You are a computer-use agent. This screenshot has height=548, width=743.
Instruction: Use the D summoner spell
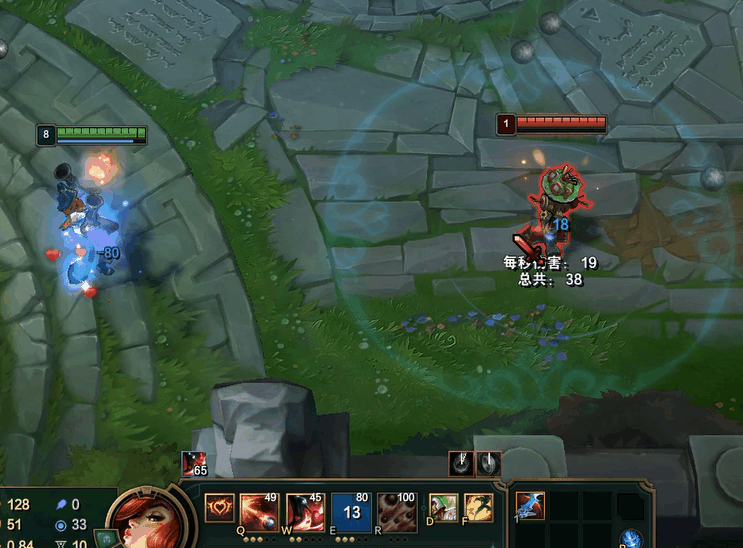pos(443,507)
